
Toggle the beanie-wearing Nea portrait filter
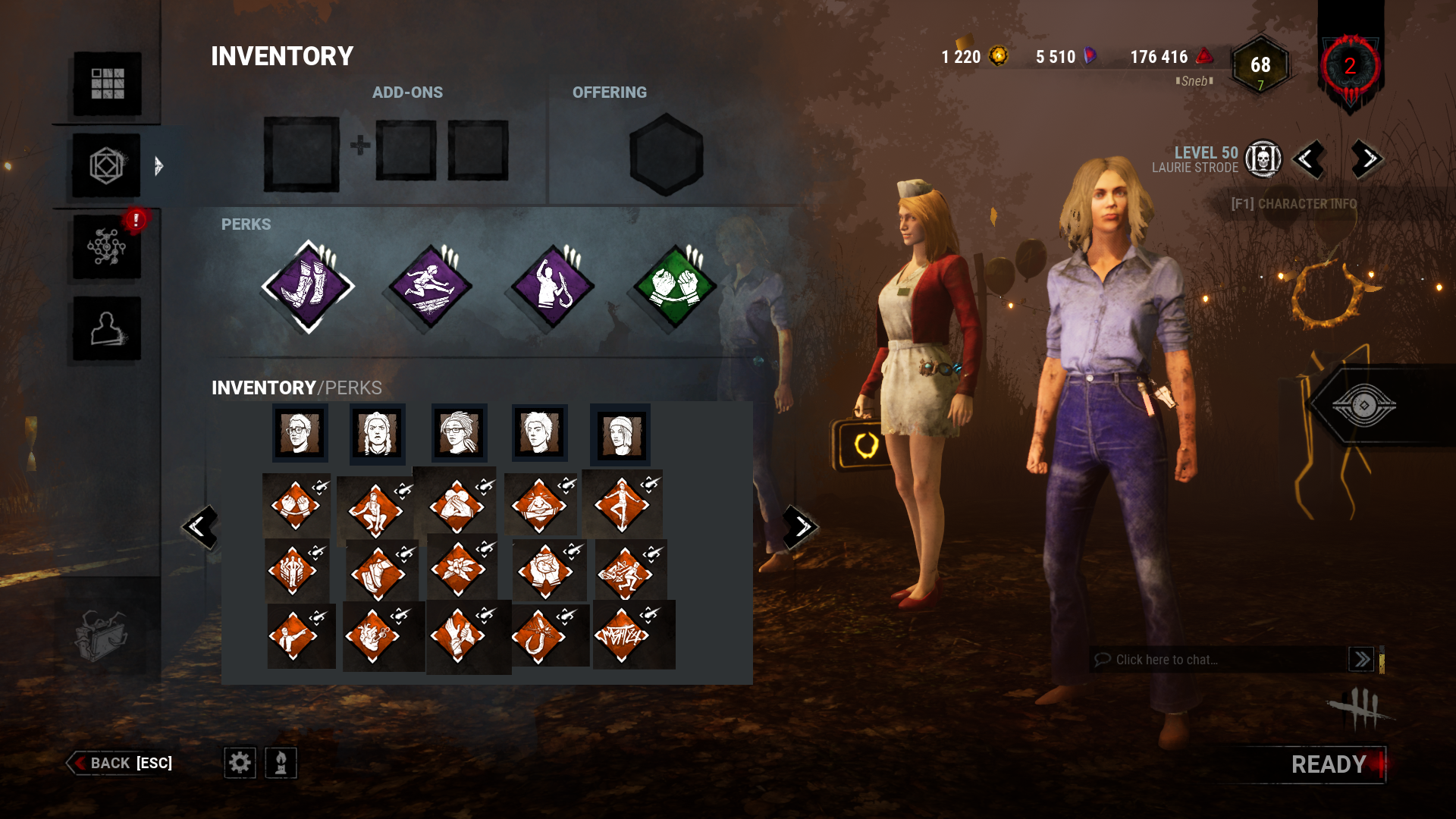click(x=620, y=434)
